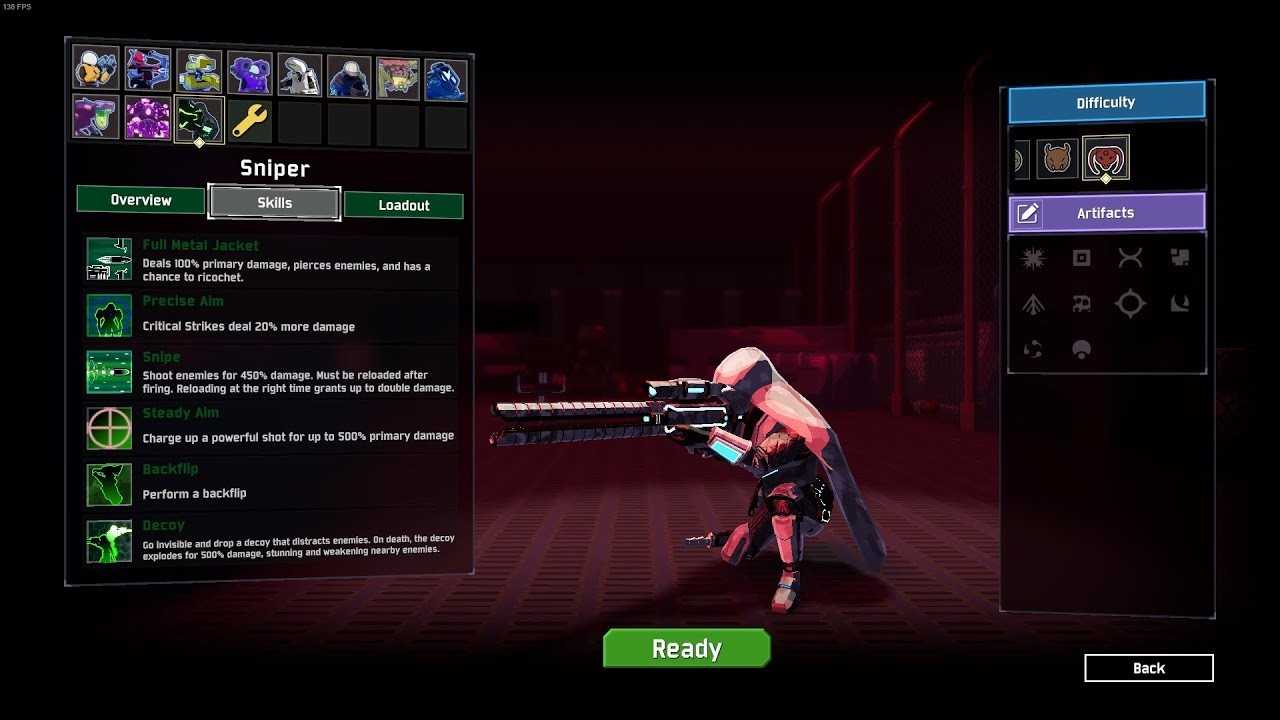Toggle the crosshair circle artifact
The height and width of the screenshot is (720, 1280).
coord(1130,304)
